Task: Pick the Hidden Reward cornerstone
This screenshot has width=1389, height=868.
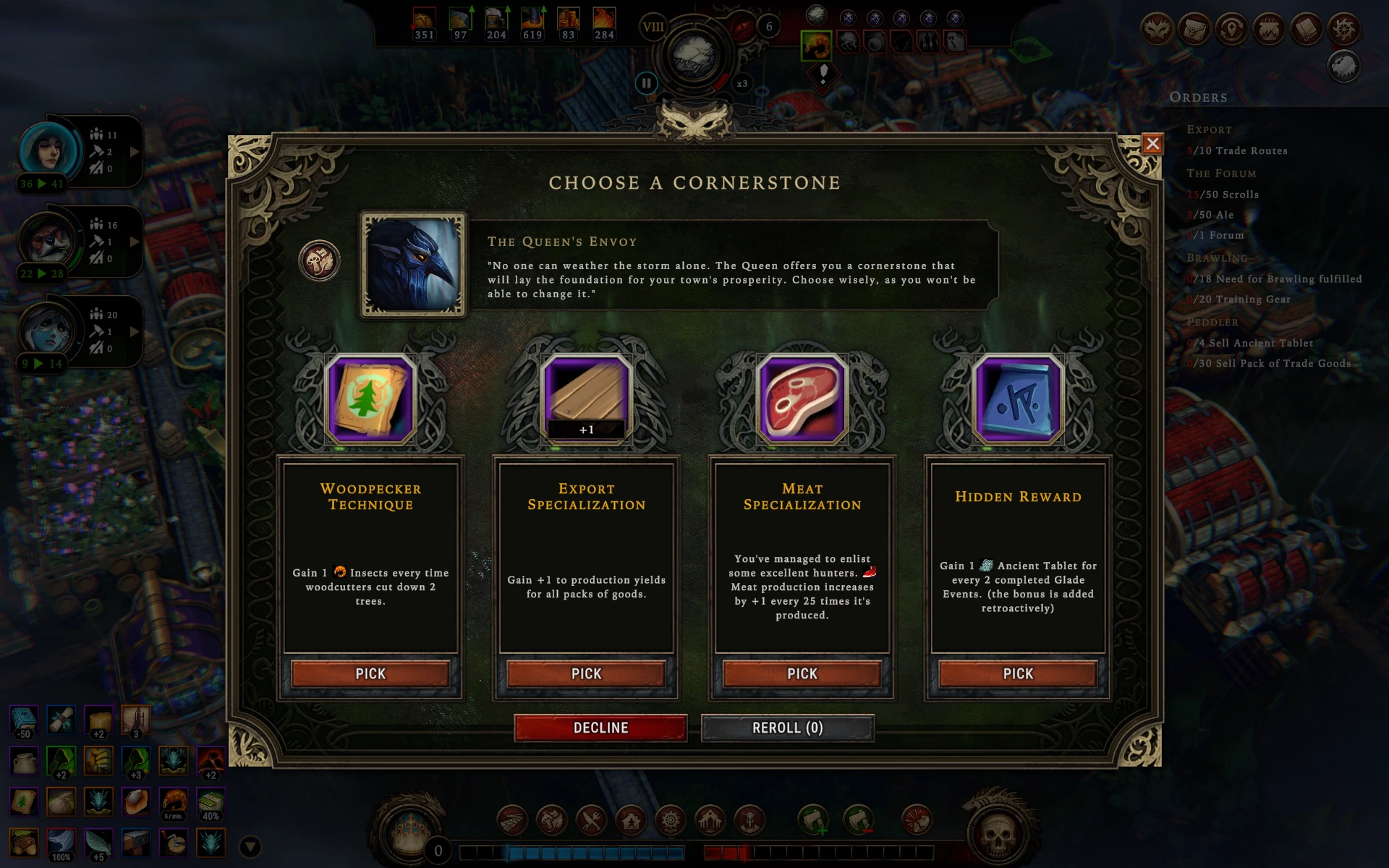Action: [x=1017, y=673]
